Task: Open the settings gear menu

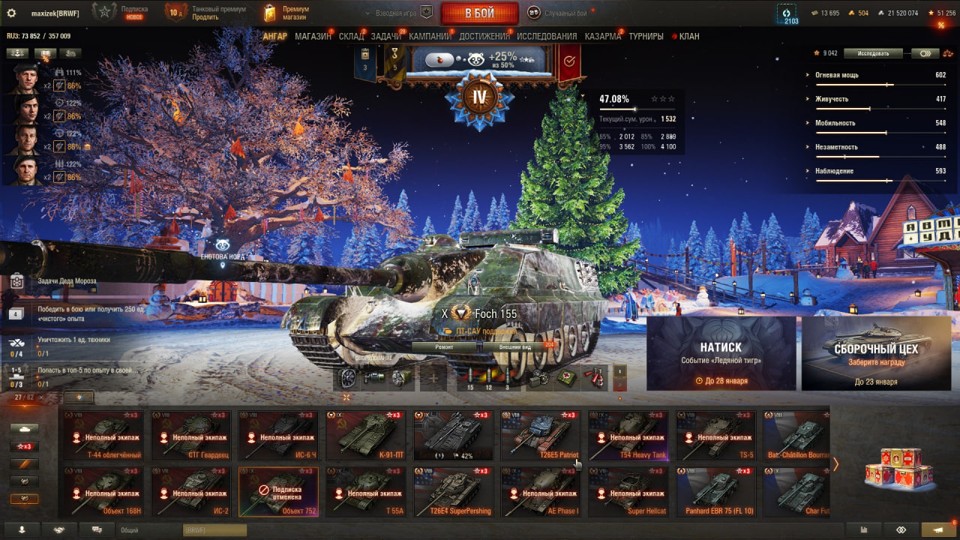Action: 12,13
